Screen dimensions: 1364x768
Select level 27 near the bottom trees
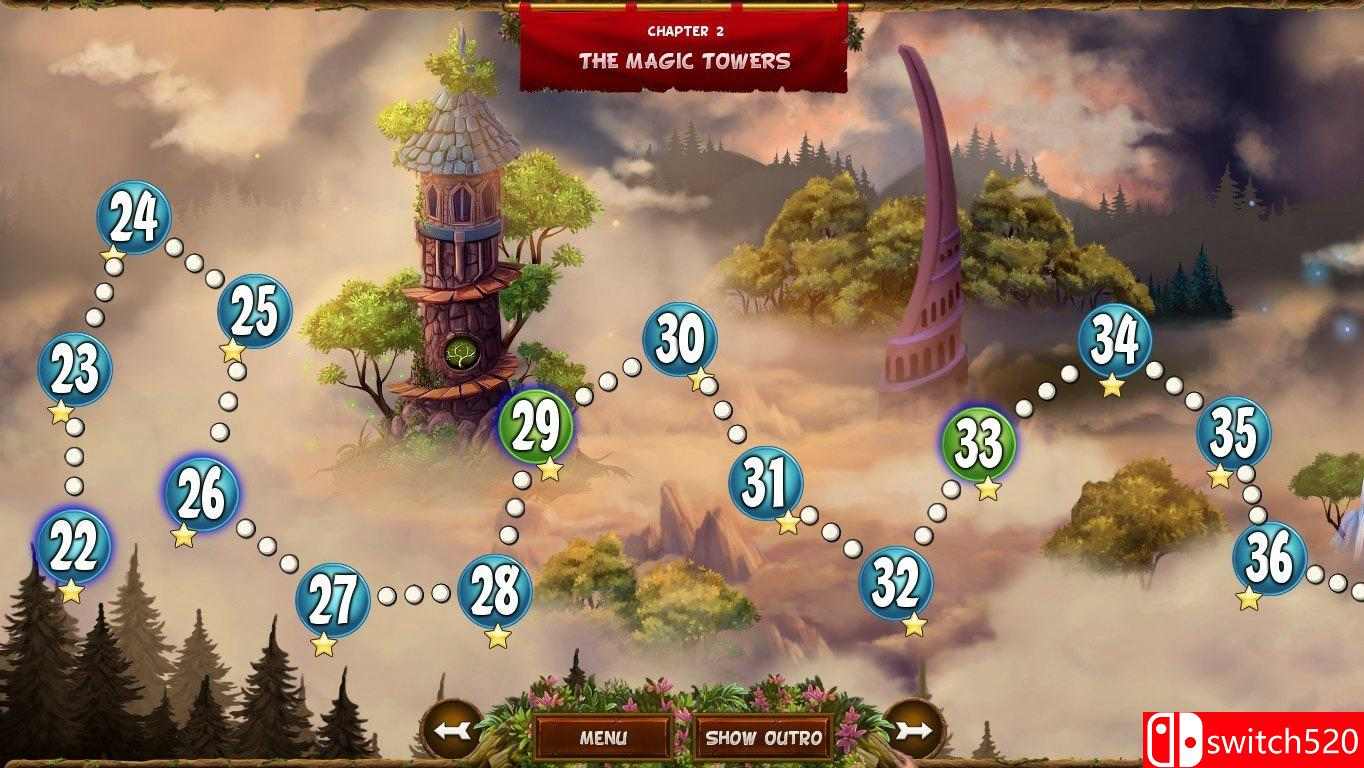pos(333,597)
